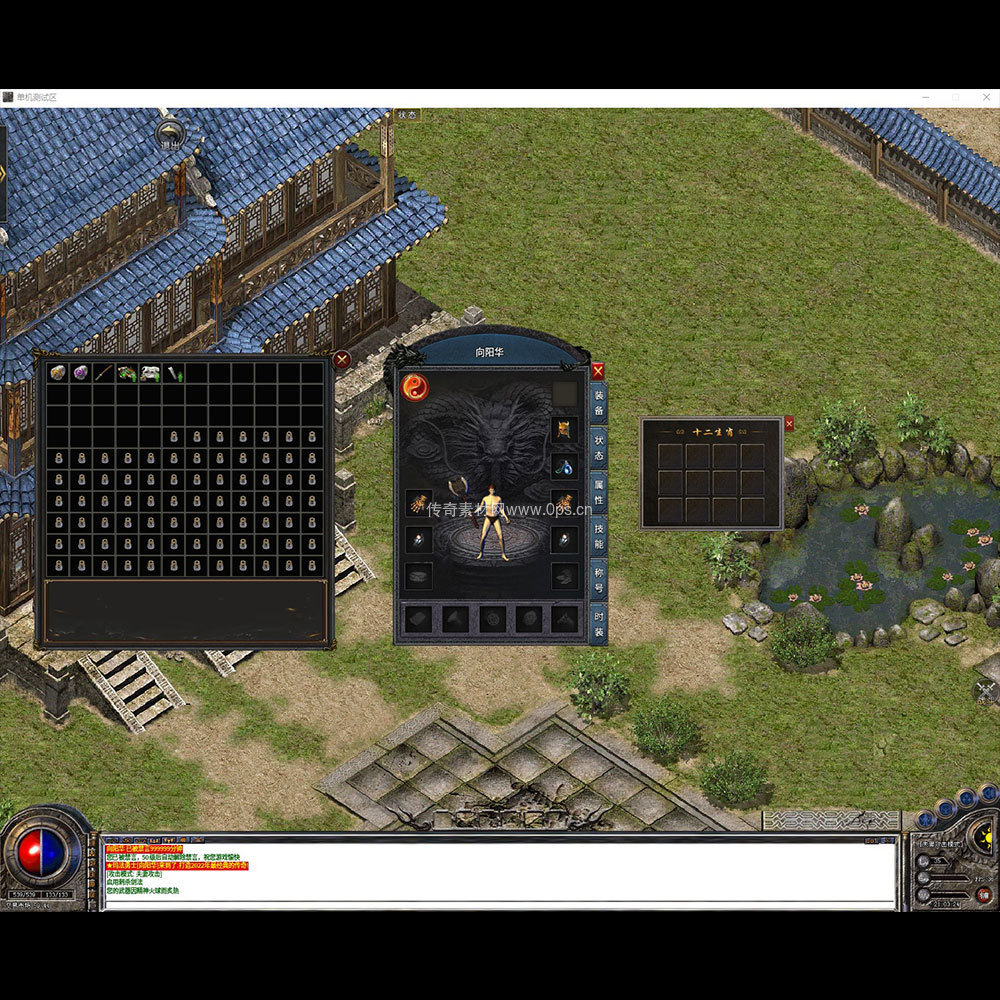Select the equipped blue necklace slot
This screenshot has width=1000, height=1000.
[x=564, y=466]
